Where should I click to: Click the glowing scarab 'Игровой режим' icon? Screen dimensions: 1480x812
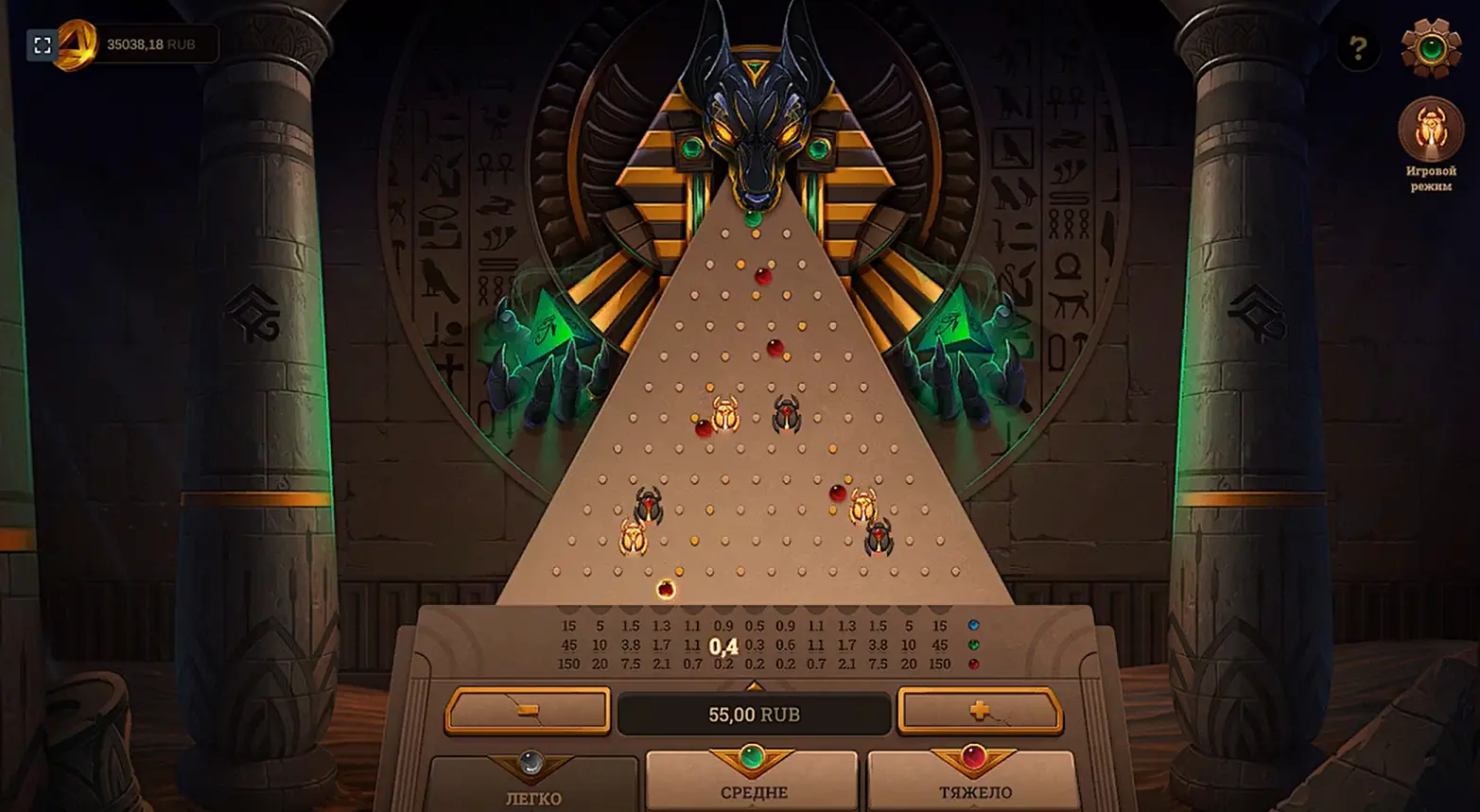click(1429, 130)
